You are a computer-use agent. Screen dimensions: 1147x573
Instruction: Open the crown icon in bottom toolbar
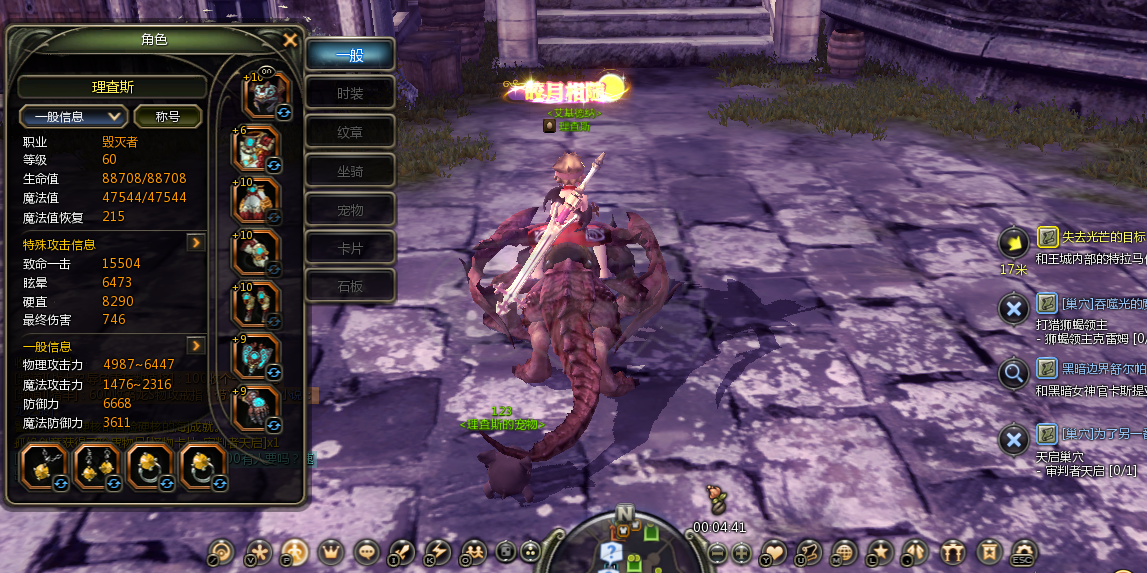[x=331, y=551]
